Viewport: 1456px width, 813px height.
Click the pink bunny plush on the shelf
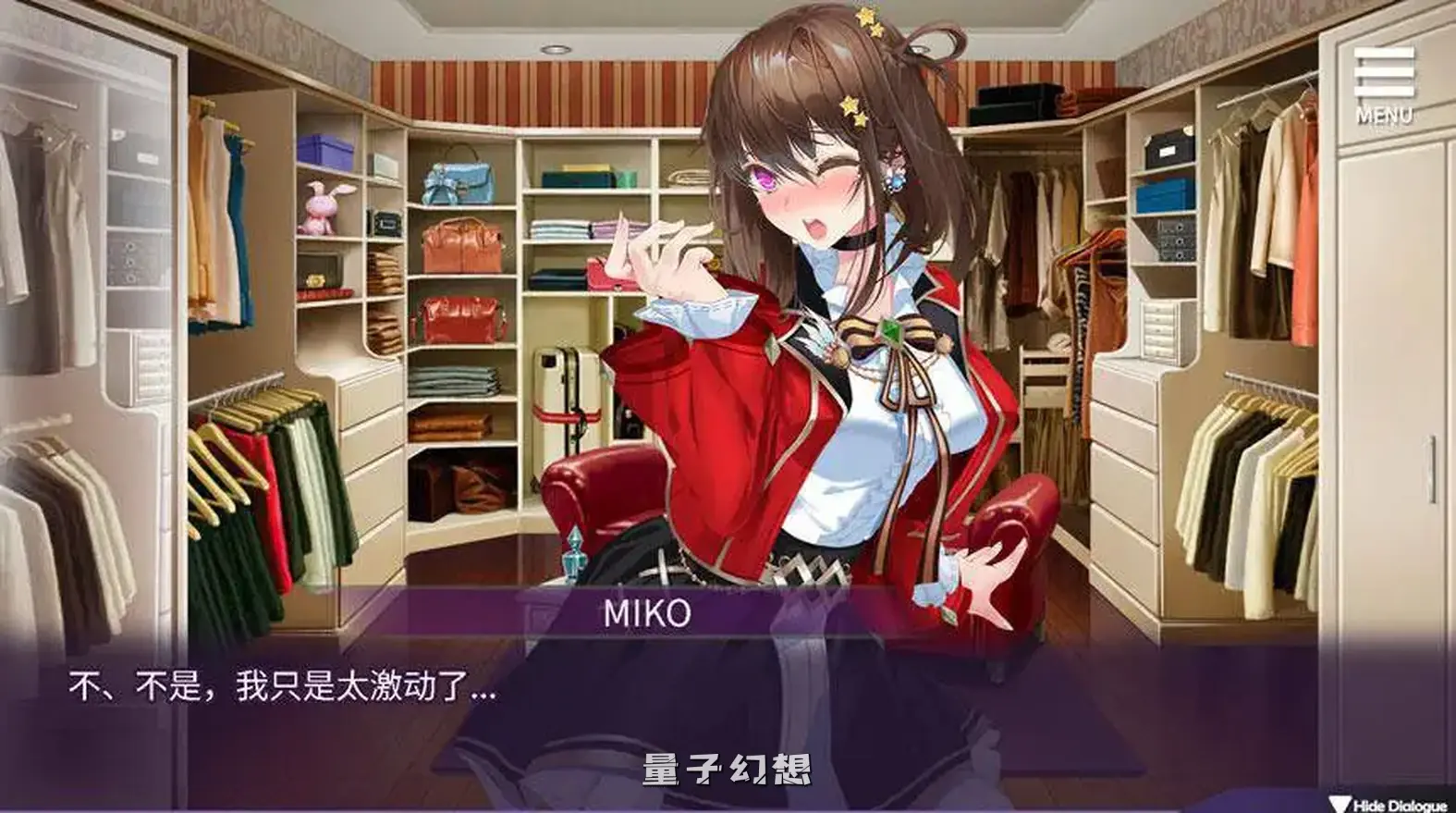pyautogui.click(x=321, y=207)
